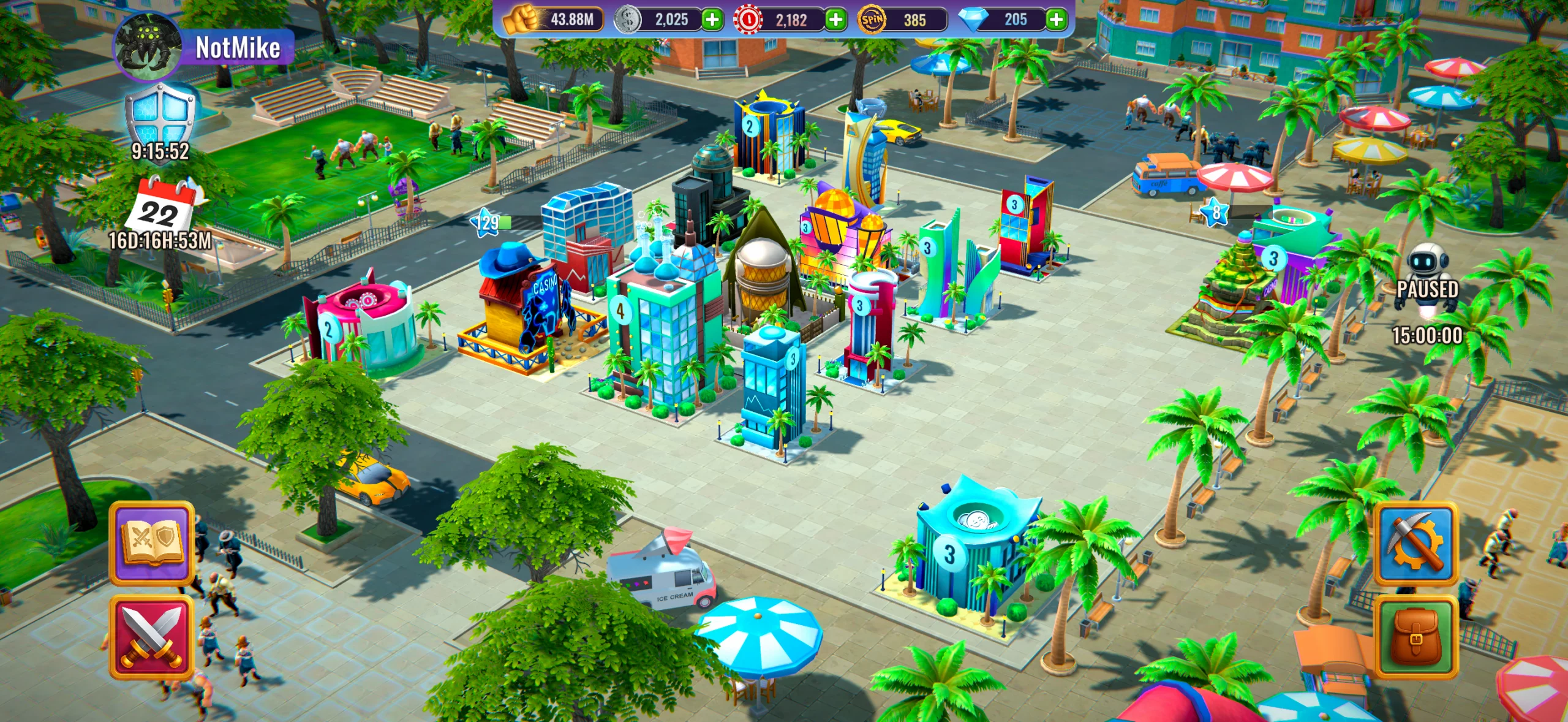Open NotMike's player profile avatar
The image size is (1568, 722).
click(149, 46)
